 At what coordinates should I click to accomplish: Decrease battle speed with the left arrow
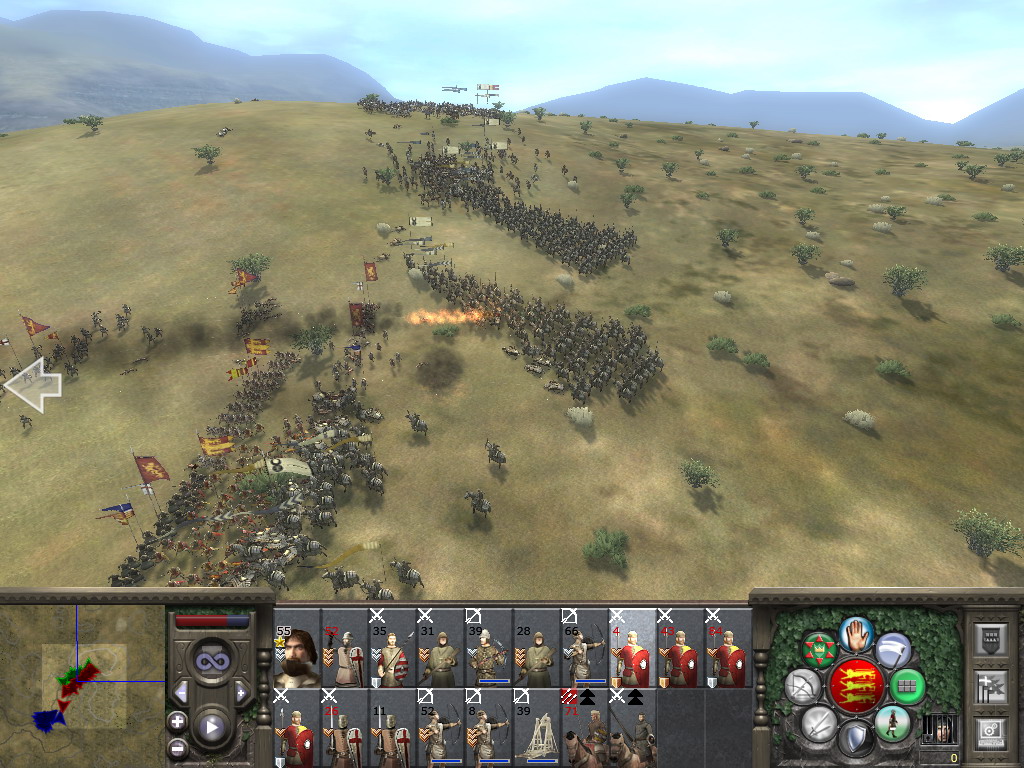click(x=181, y=692)
